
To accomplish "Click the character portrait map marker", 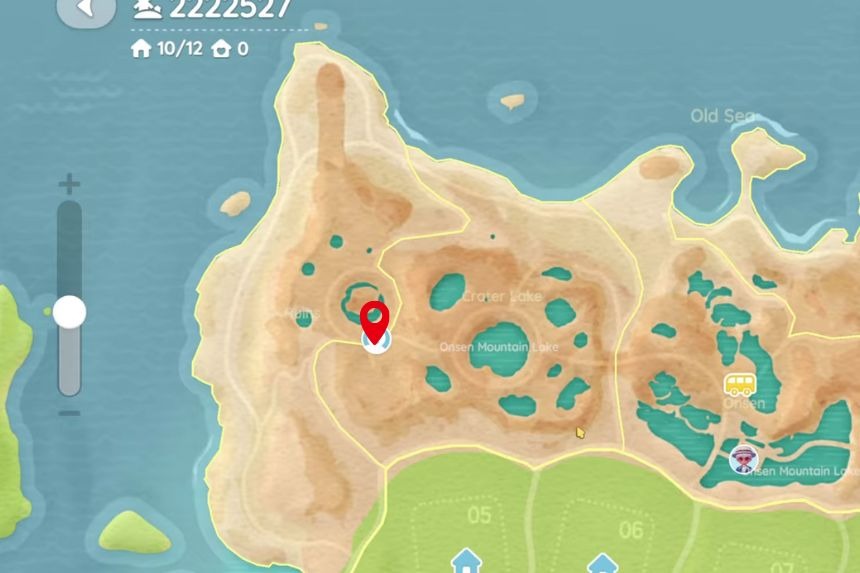I will (x=744, y=459).
